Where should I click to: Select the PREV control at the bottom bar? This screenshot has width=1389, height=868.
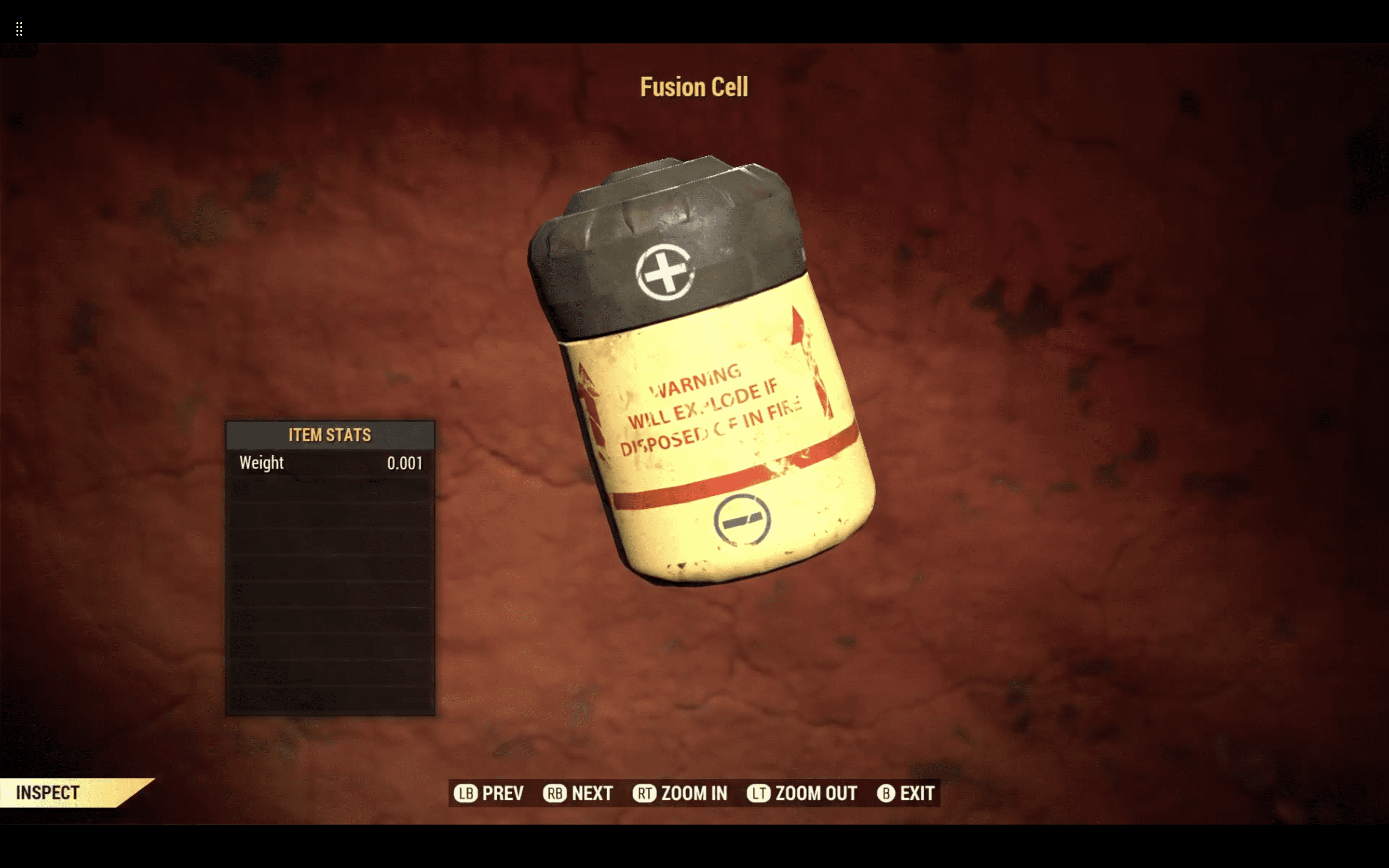click(x=502, y=794)
